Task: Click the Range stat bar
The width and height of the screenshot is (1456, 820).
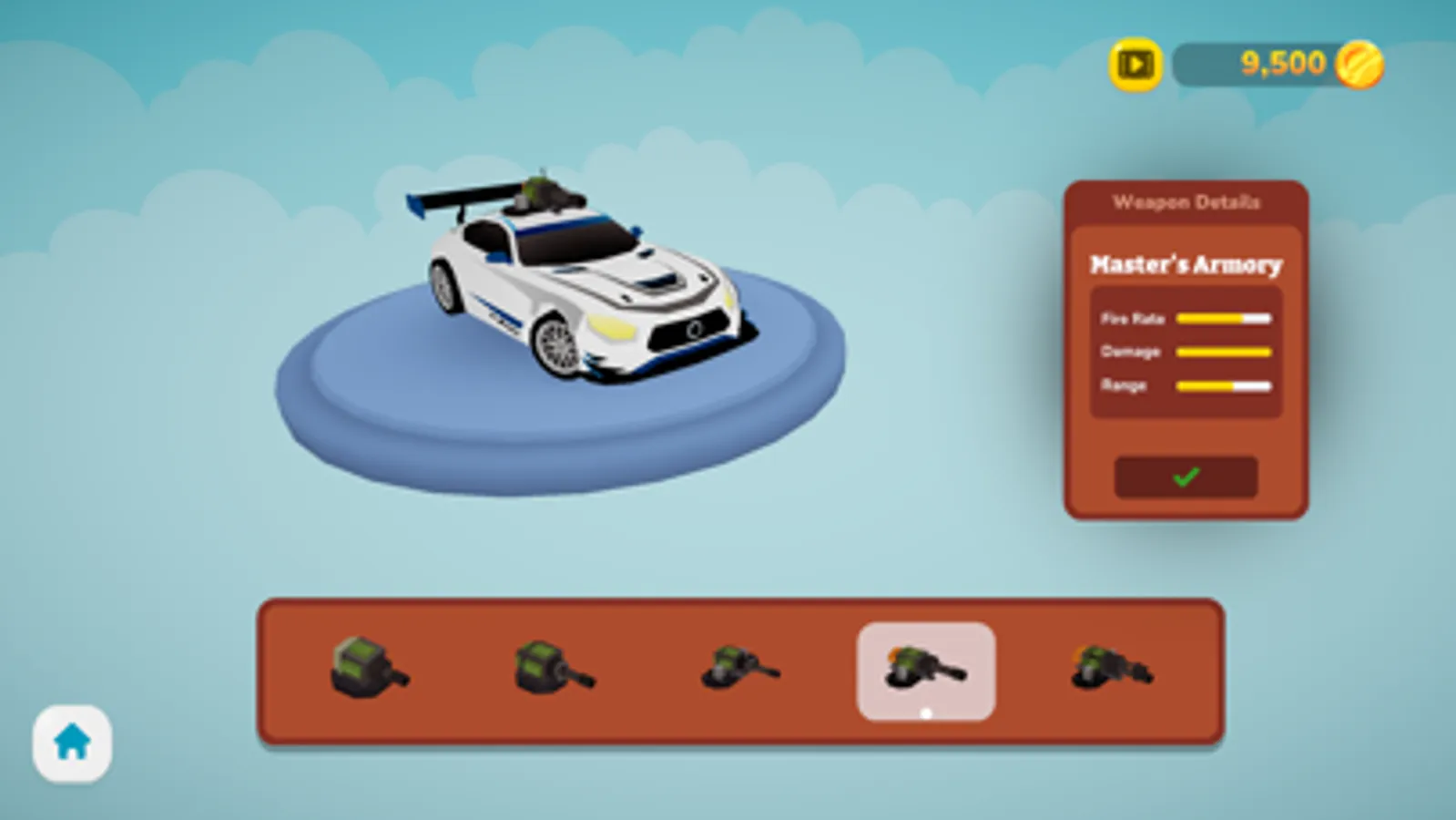Action: [x=1224, y=385]
